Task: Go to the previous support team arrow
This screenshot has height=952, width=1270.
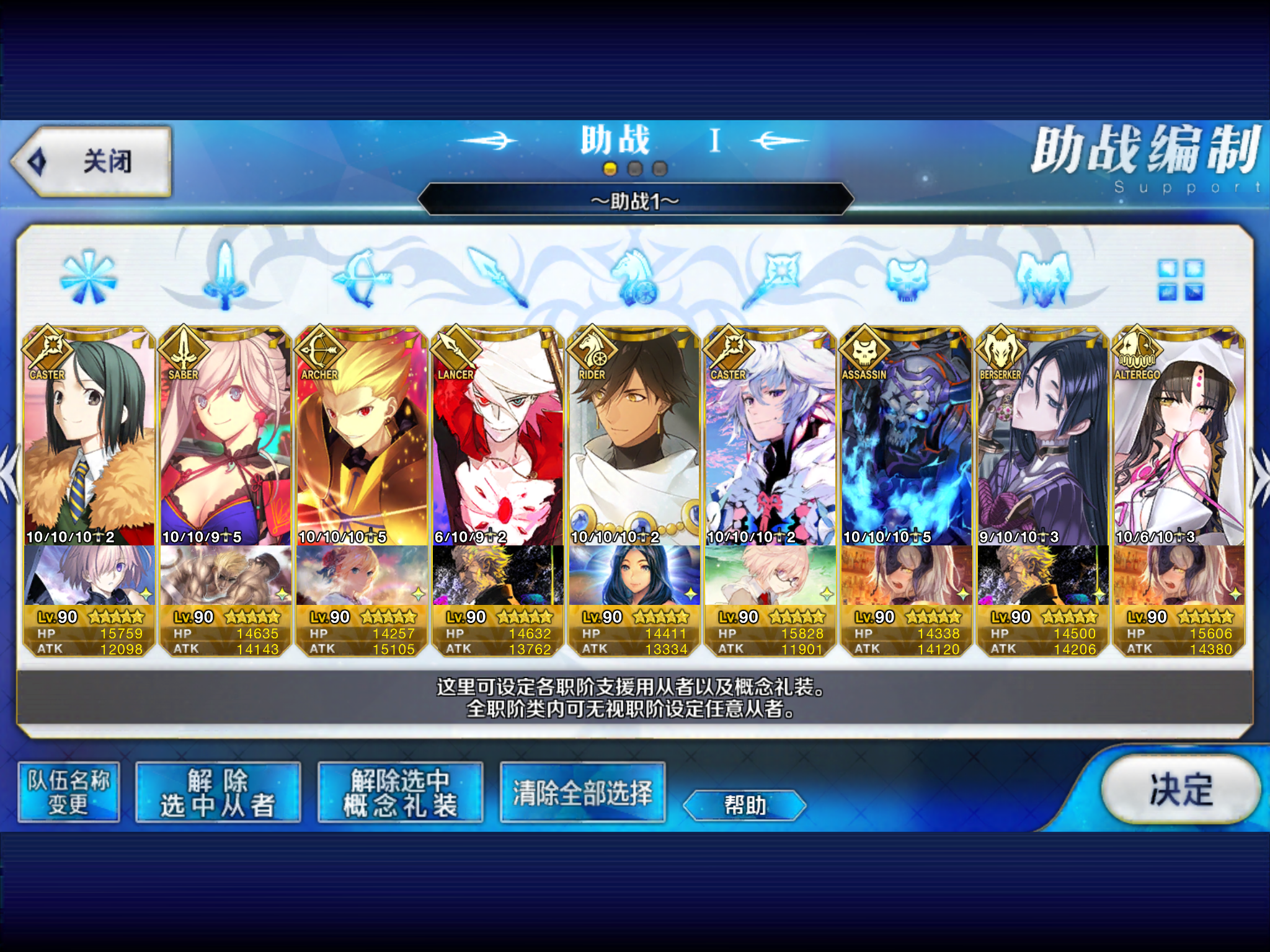Action: (10, 474)
